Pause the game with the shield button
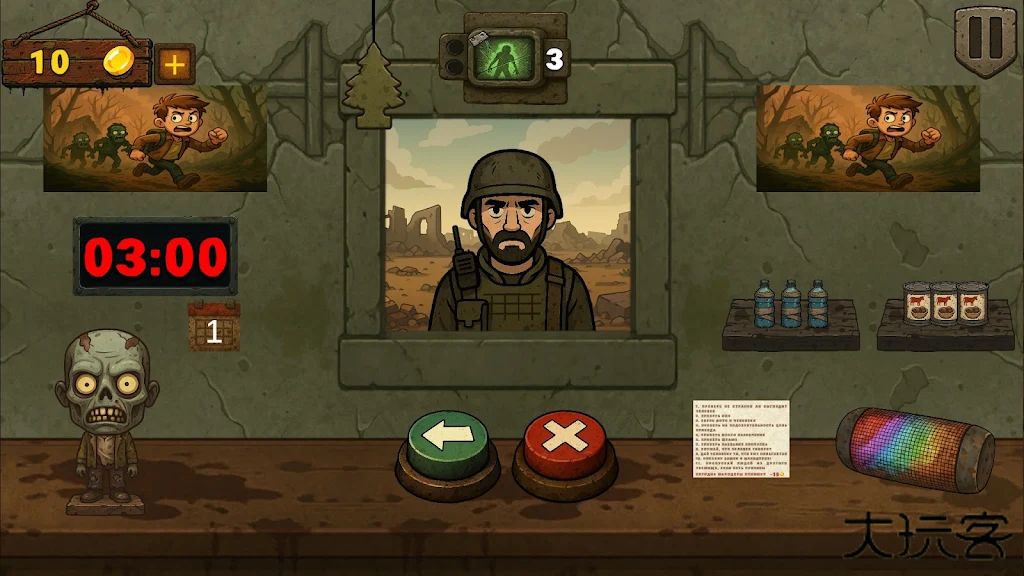Screen dimensions: 1024x576 coord(984,39)
